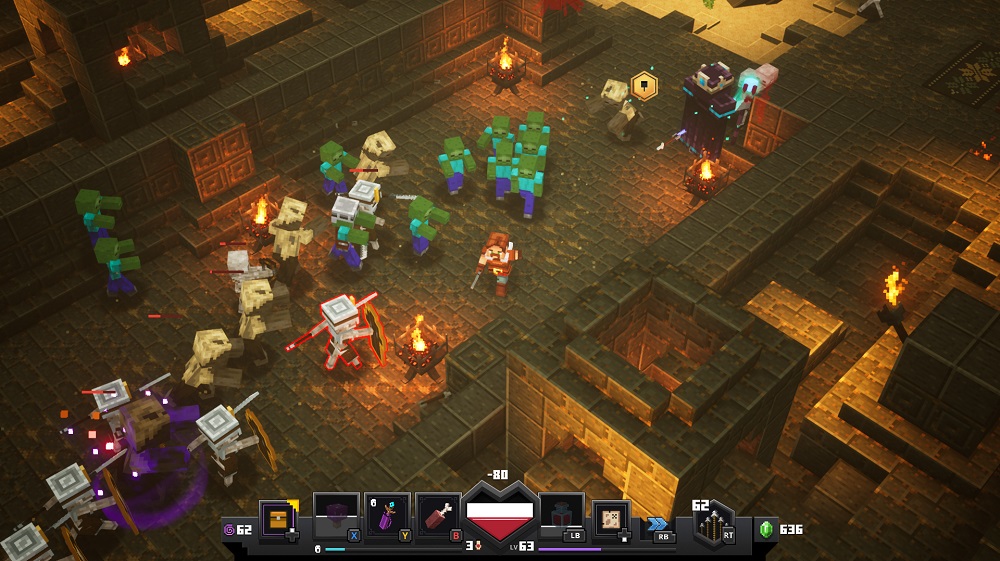Open the inventory chest icon
1000x561 pixels.
(277, 520)
